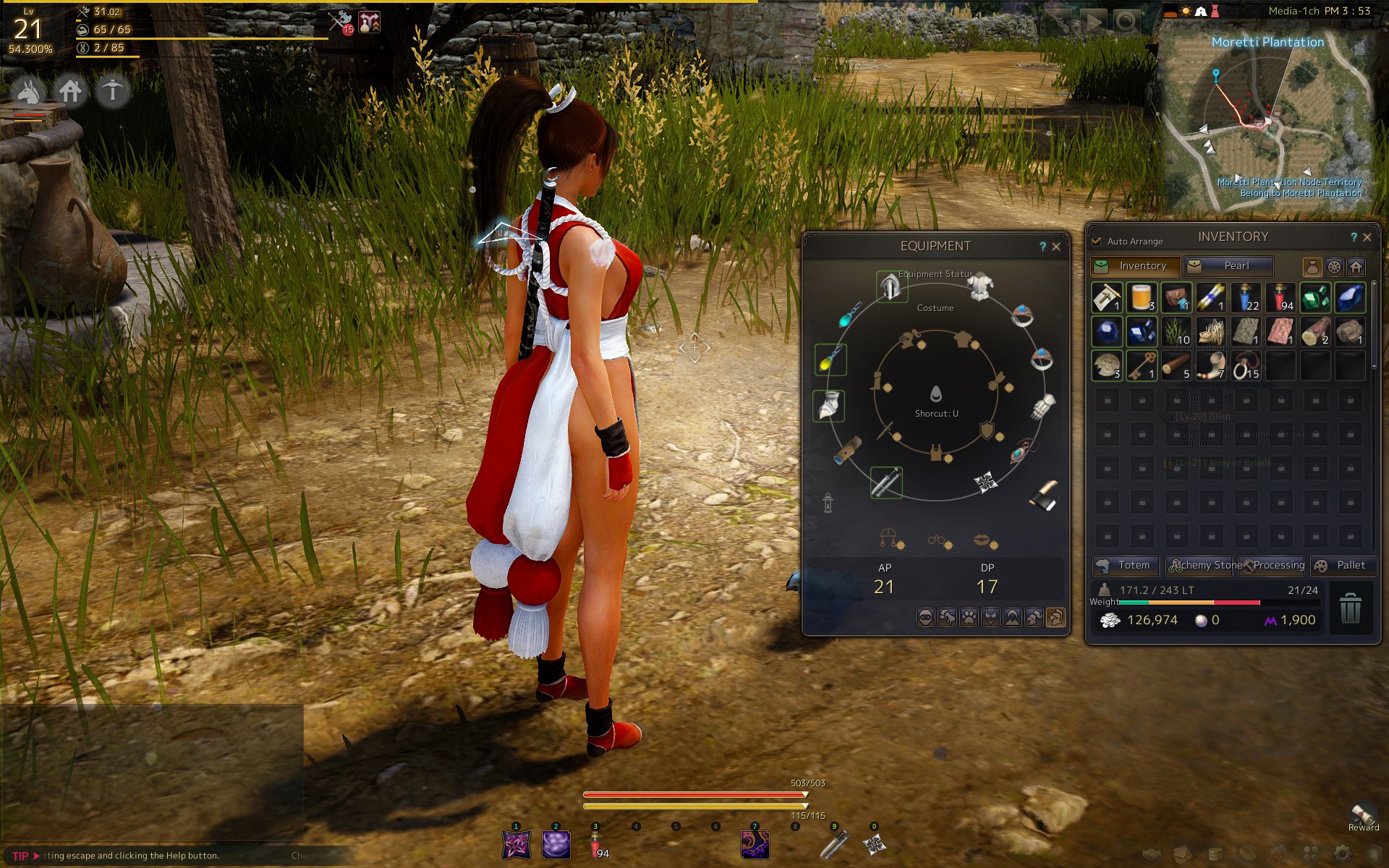Select the green emerald item slot
Image resolution: width=1389 pixels, height=868 pixels.
[1314, 297]
